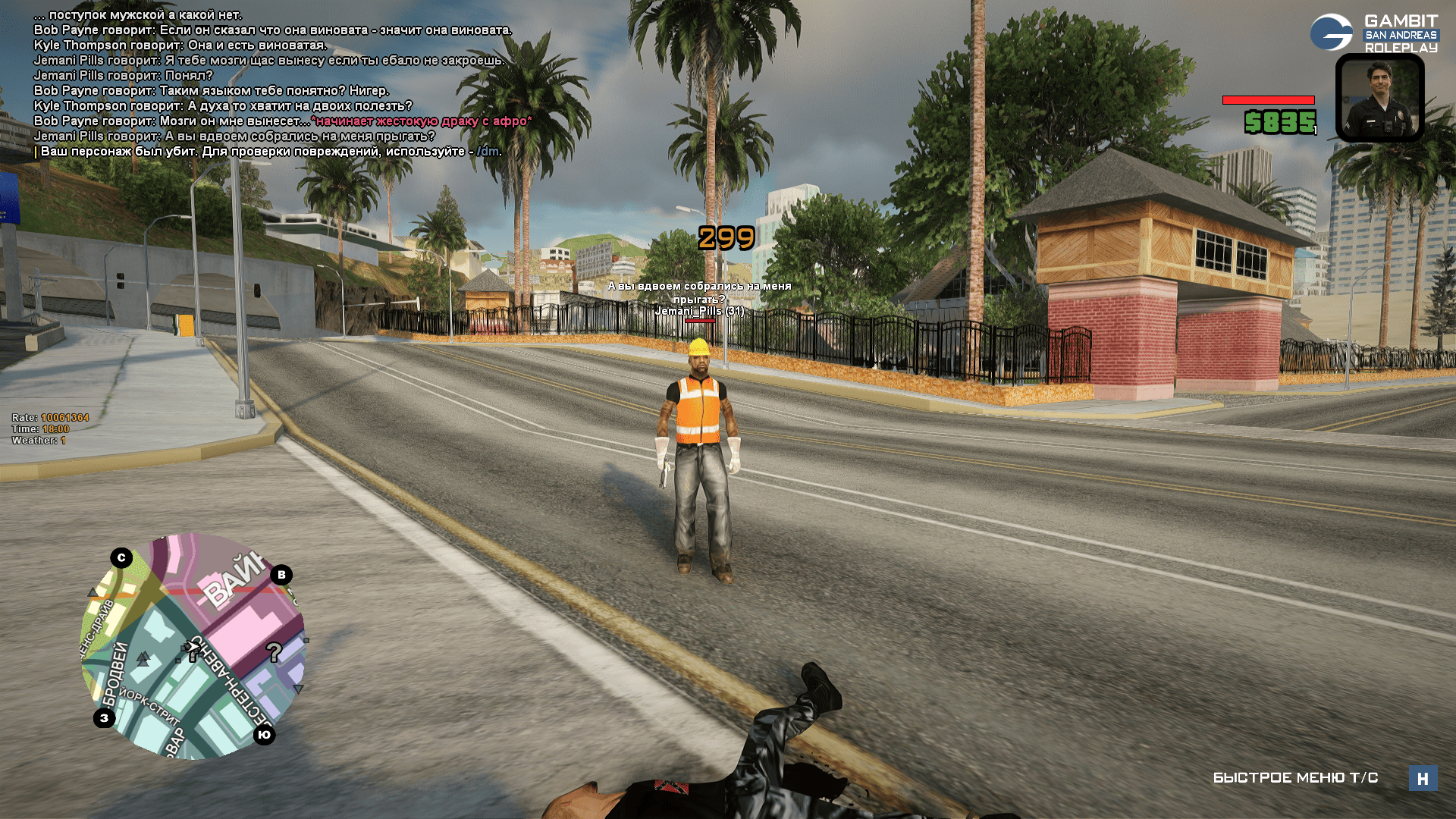Click the /dm command in the chat
The height and width of the screenshot is (819, 1456).
pyautogui.click(x=488, y=152)
